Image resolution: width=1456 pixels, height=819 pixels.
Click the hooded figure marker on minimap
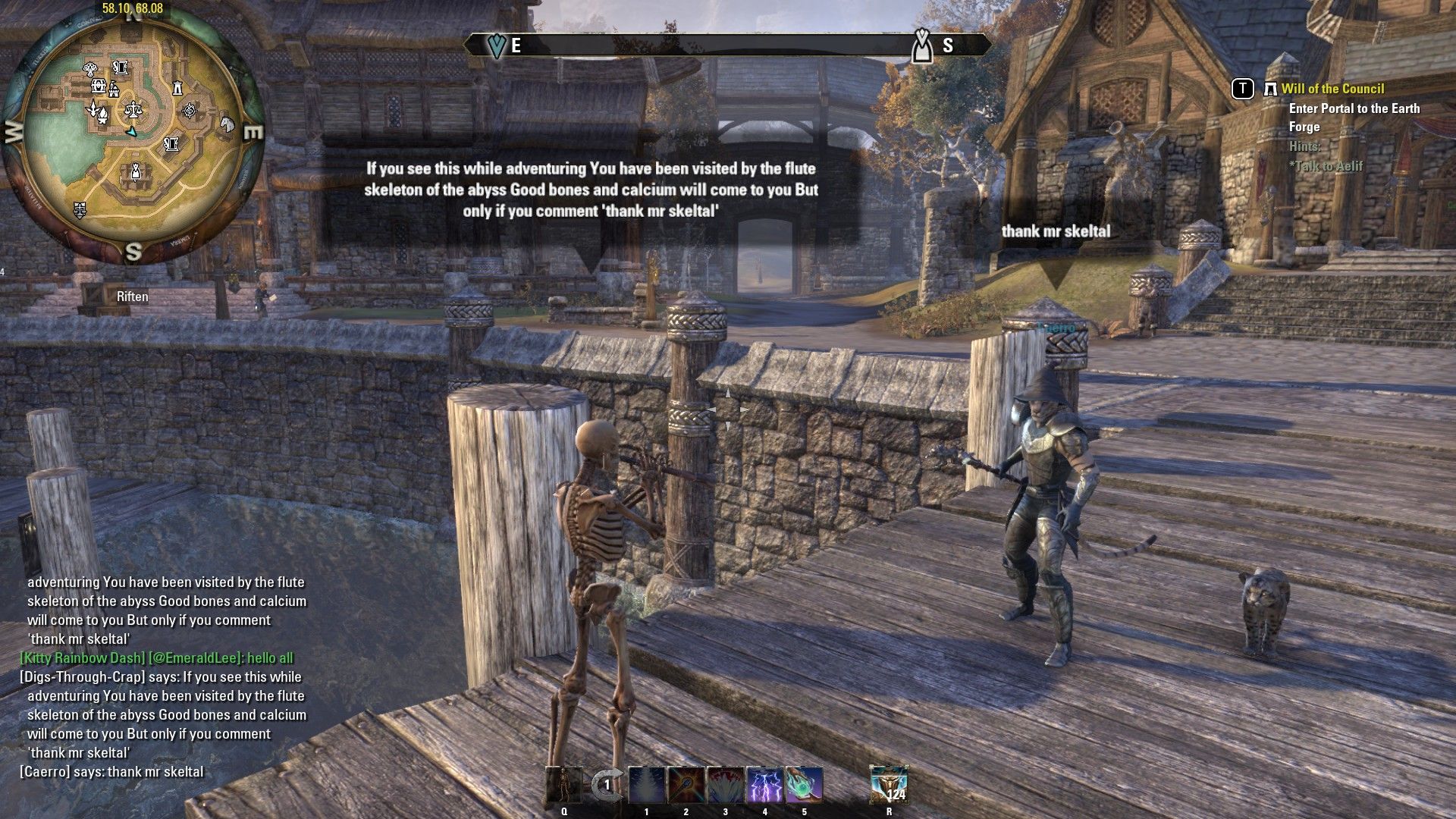coord(135,172)
